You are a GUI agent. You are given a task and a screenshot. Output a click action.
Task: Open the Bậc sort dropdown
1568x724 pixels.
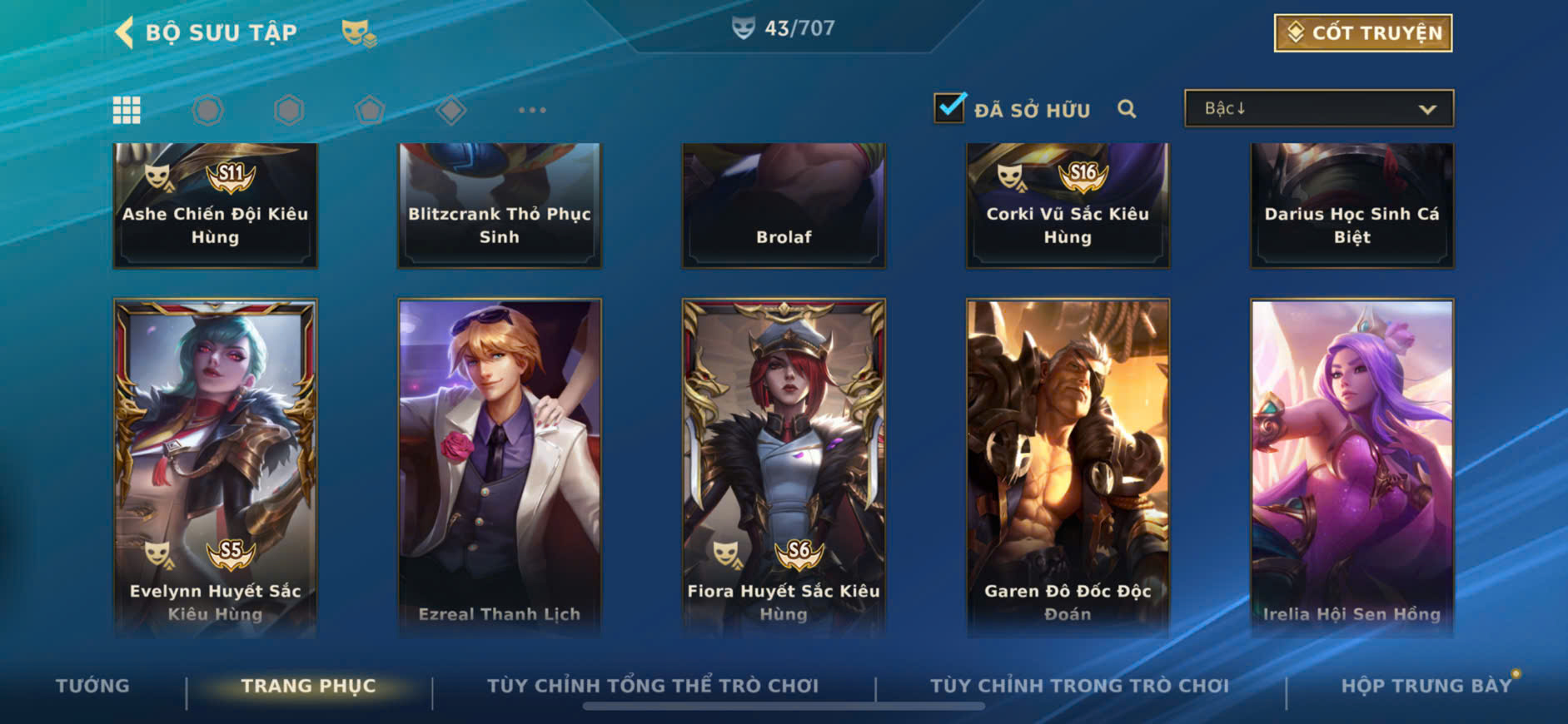(x=1319, y=109)
